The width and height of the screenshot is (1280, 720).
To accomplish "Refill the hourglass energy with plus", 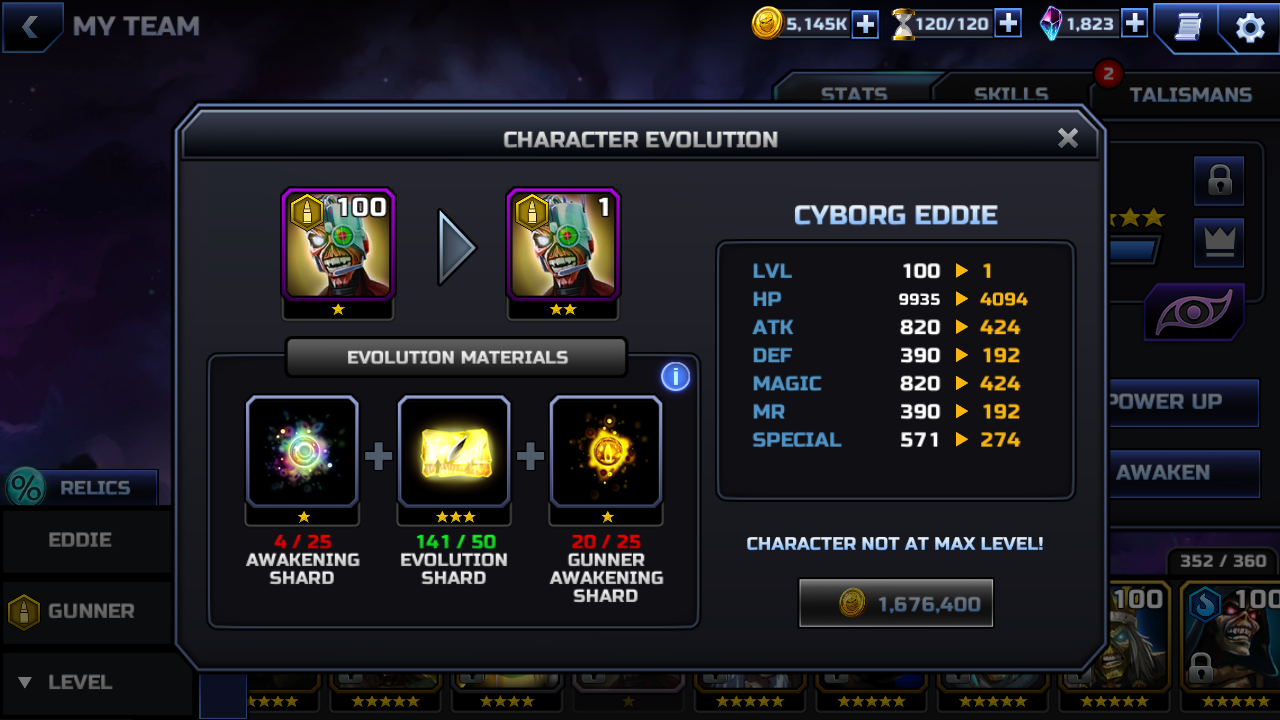I will [1008, 24].
